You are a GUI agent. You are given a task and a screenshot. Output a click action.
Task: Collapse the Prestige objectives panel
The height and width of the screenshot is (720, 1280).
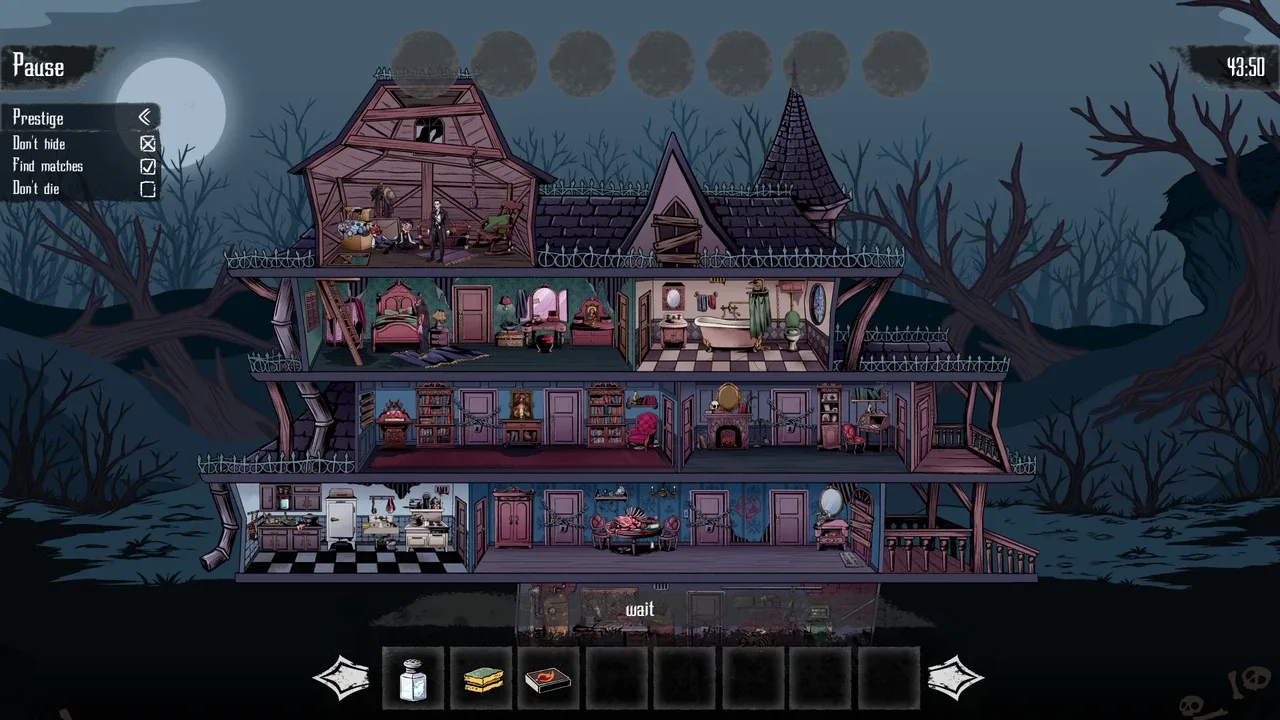[145, 118]
